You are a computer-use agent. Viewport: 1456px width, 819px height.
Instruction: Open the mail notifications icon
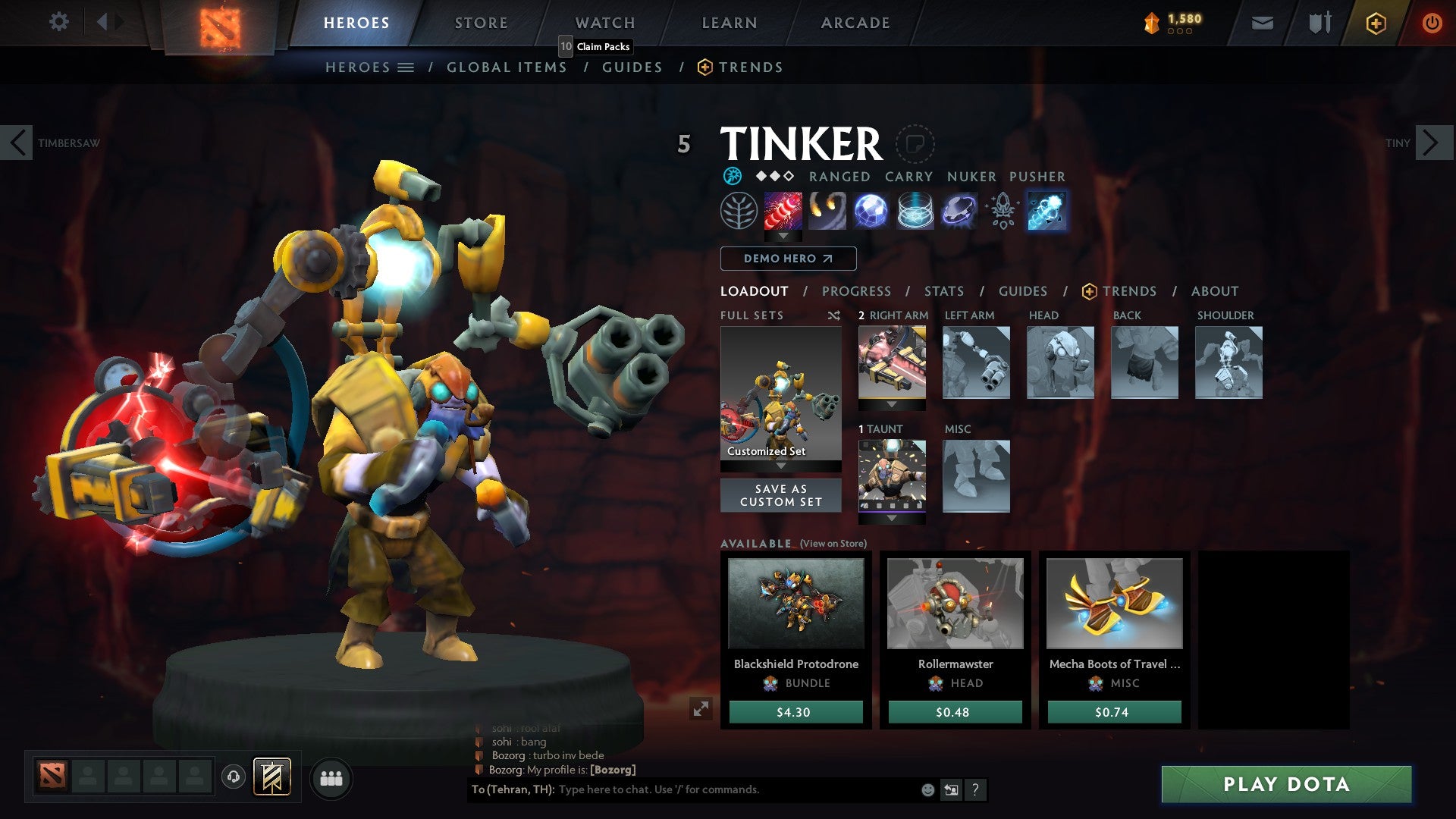(x=1262, y=22)
